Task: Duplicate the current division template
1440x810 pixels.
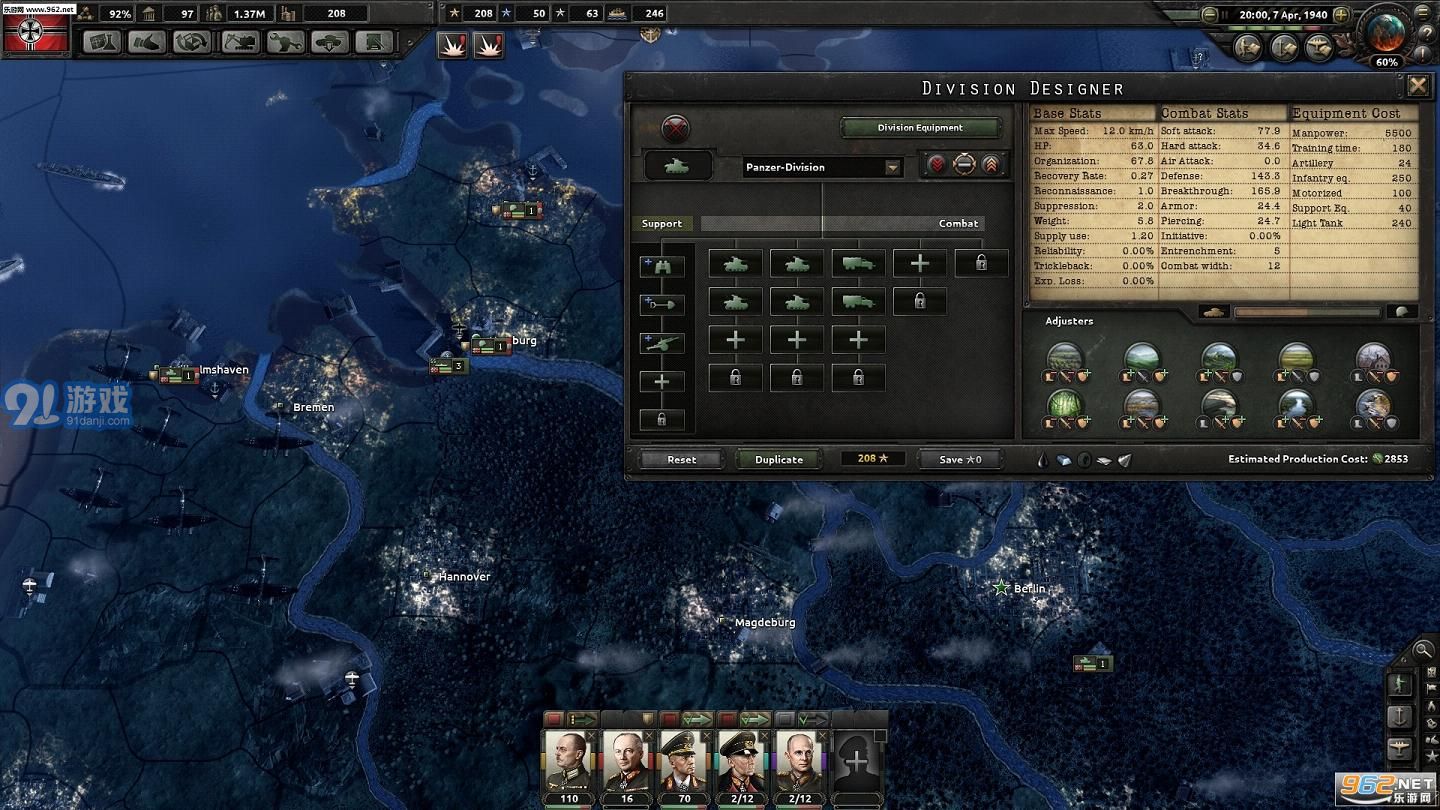Action: 778,459
